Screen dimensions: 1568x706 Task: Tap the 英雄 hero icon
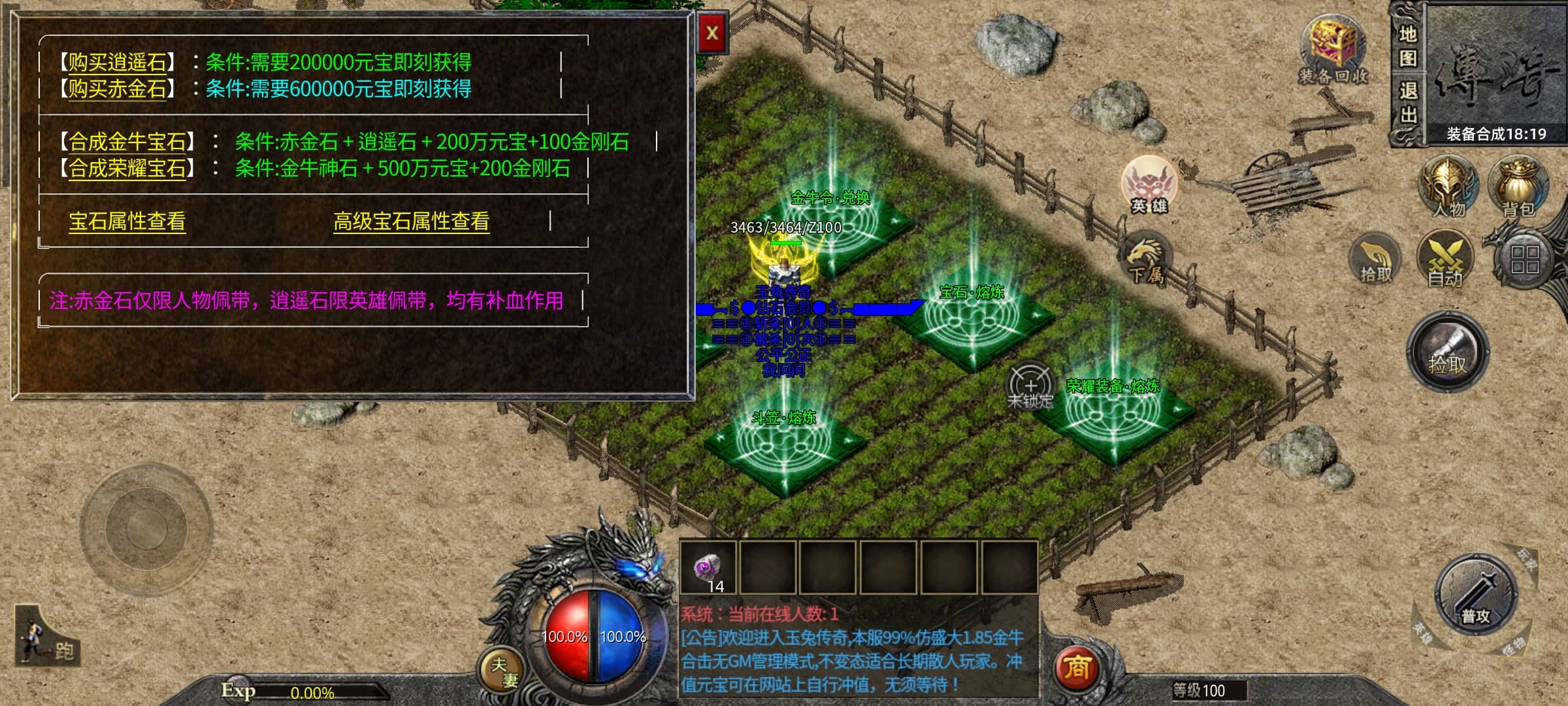(x=1149, y=186)
